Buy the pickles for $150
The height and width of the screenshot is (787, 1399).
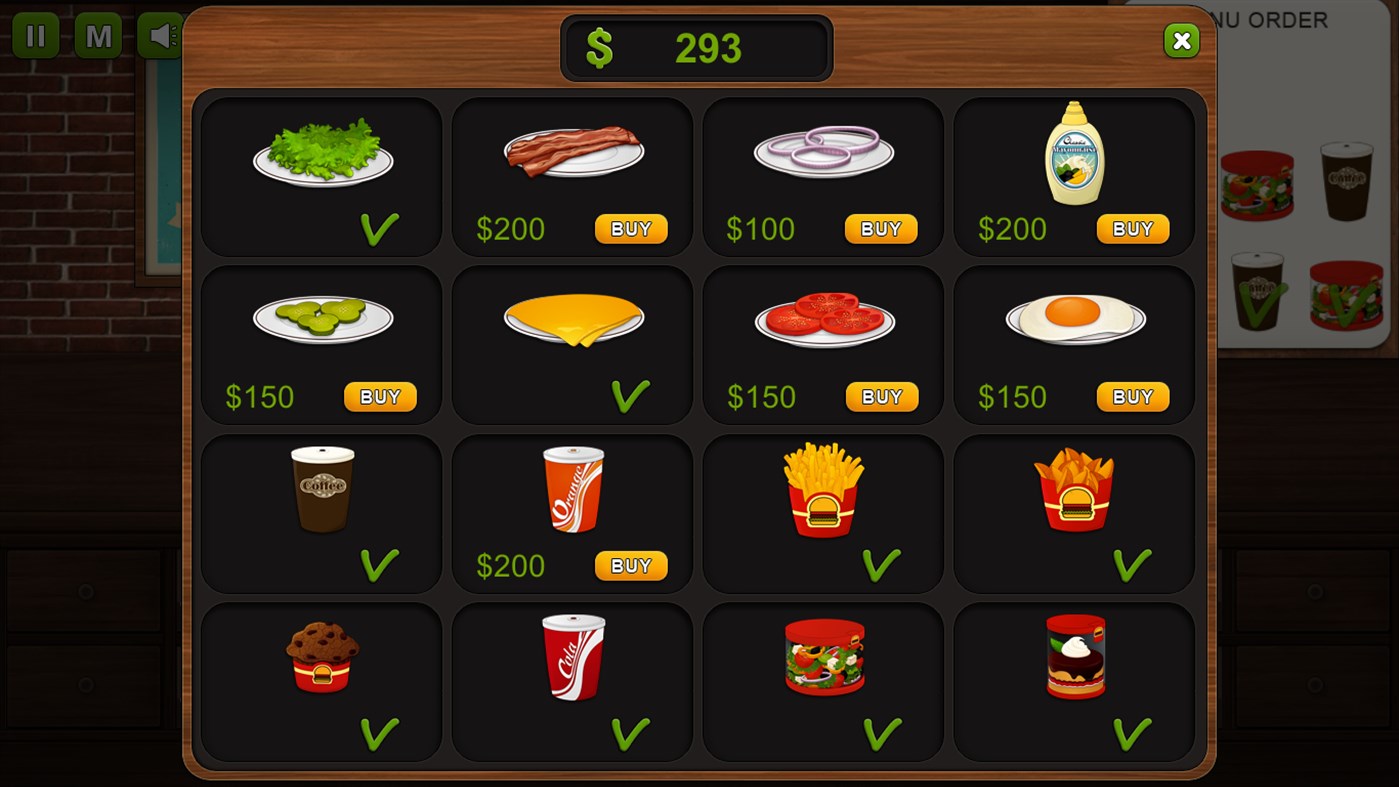(x=379, y=396)
